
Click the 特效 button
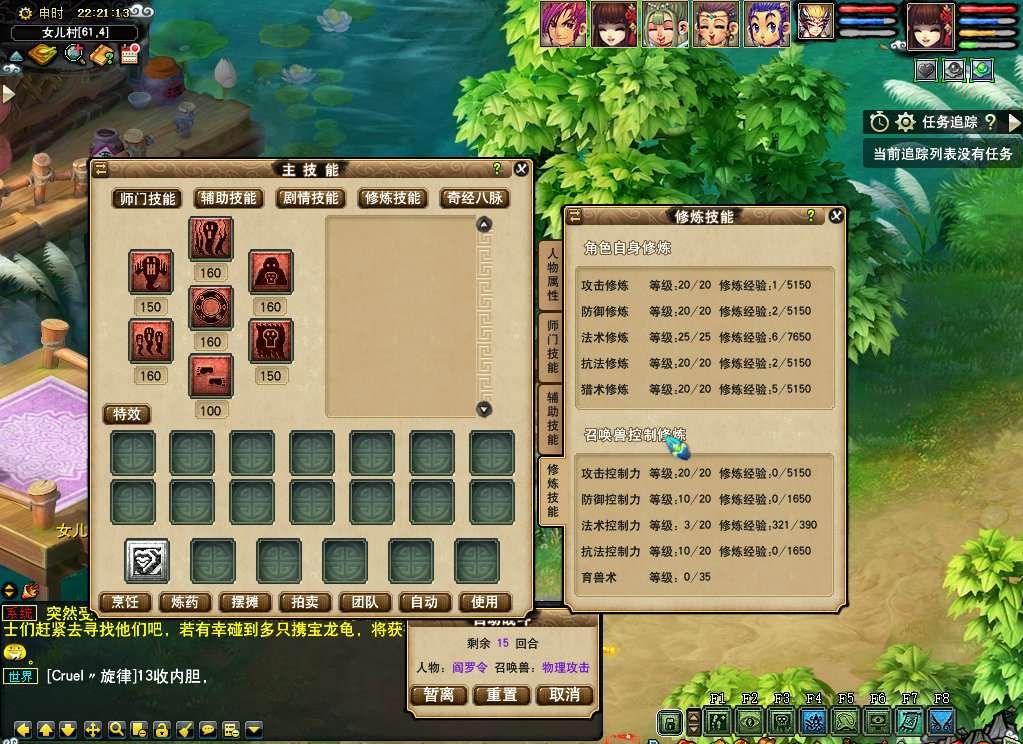128,414
